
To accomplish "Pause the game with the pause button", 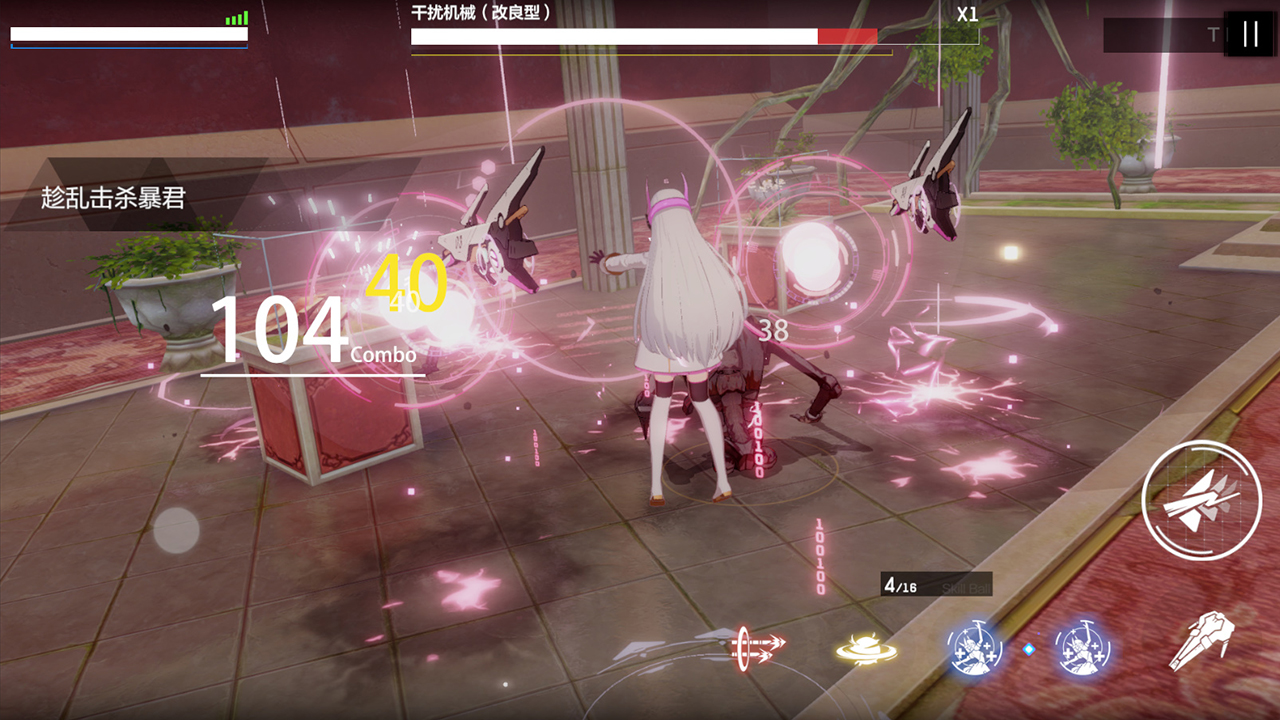I will pyautogui.click(x=1250, y=34).
